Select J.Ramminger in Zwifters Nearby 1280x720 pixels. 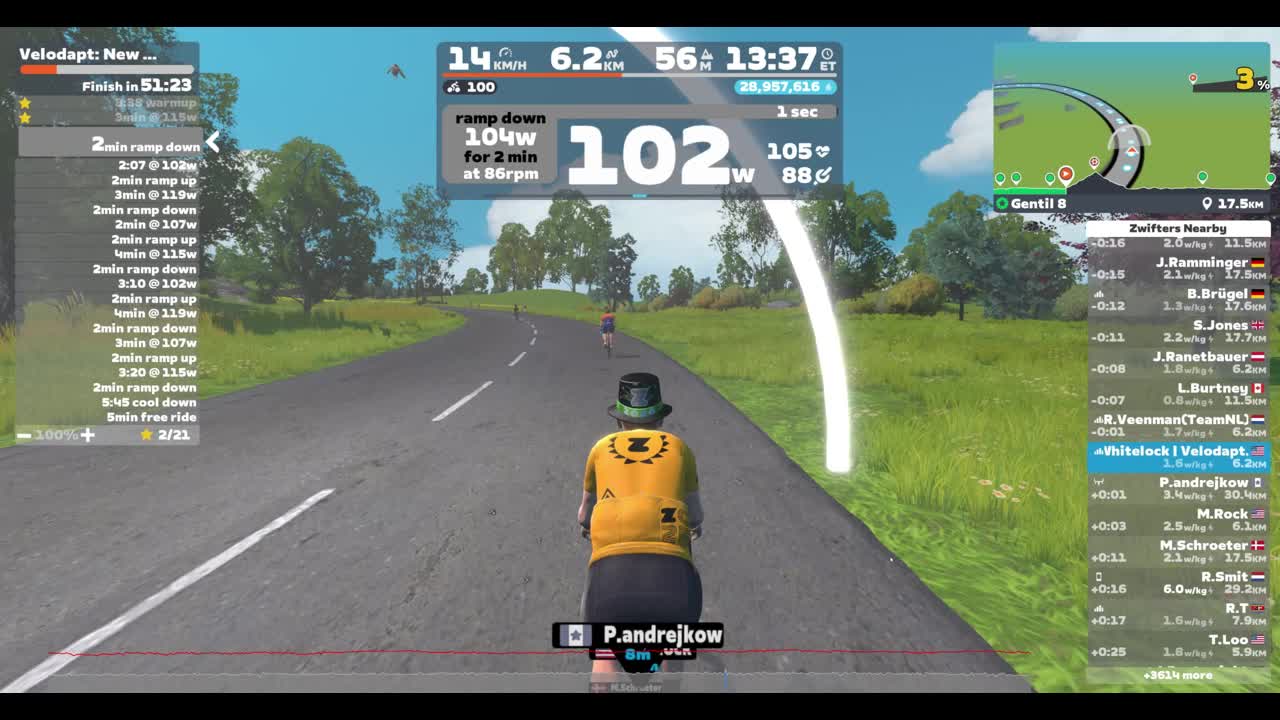pos(1178,267)
